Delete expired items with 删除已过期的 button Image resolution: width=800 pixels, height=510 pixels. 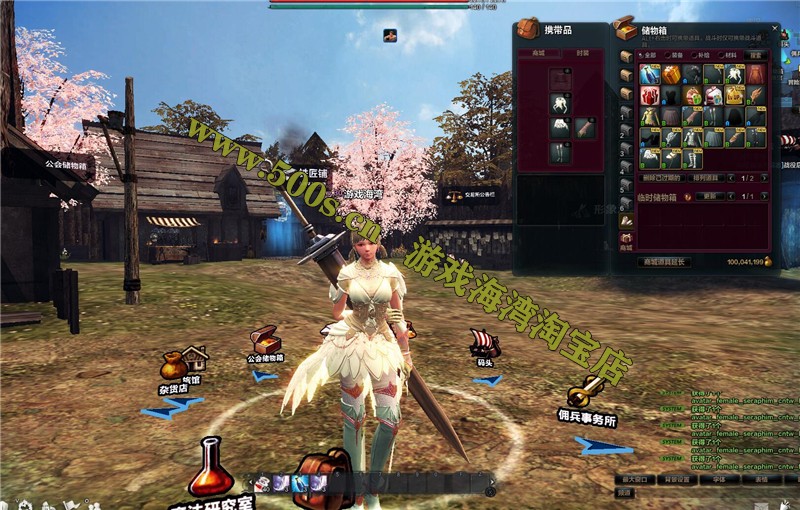(x=663, y=177)
